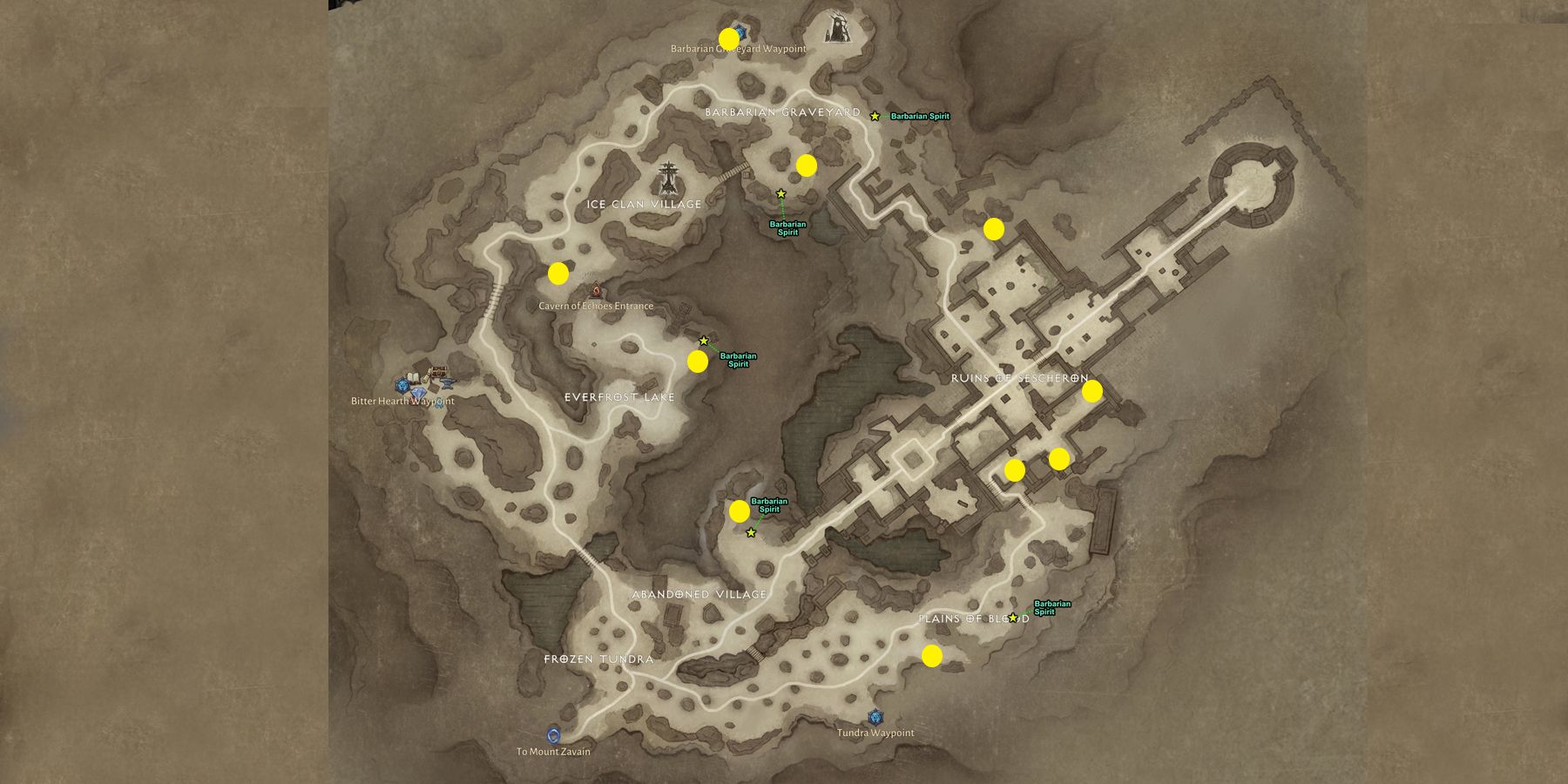
Task: Select the yellow dot near Cavern of Echoes Entrance
Action: tap(558, 274)
